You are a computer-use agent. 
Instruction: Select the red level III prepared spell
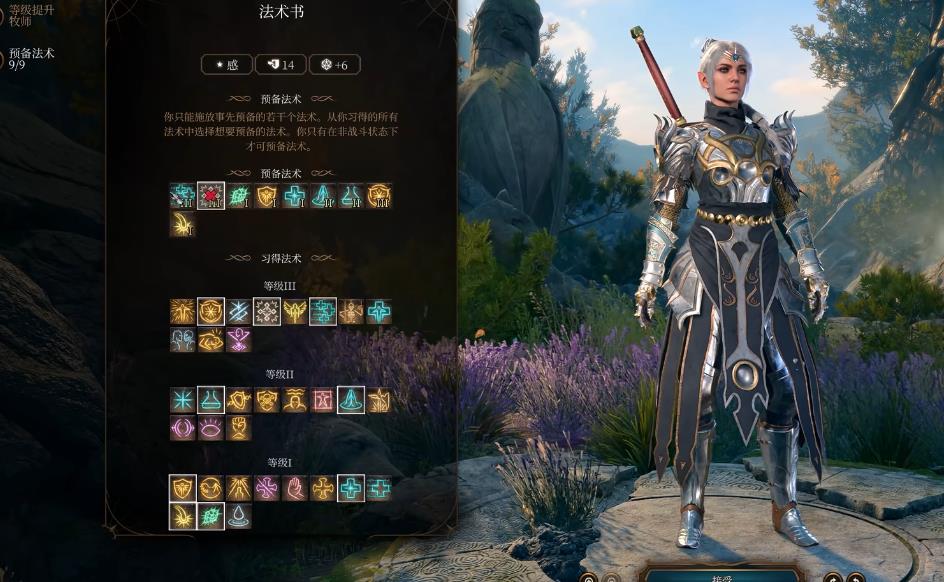click(x=211, y=196)
